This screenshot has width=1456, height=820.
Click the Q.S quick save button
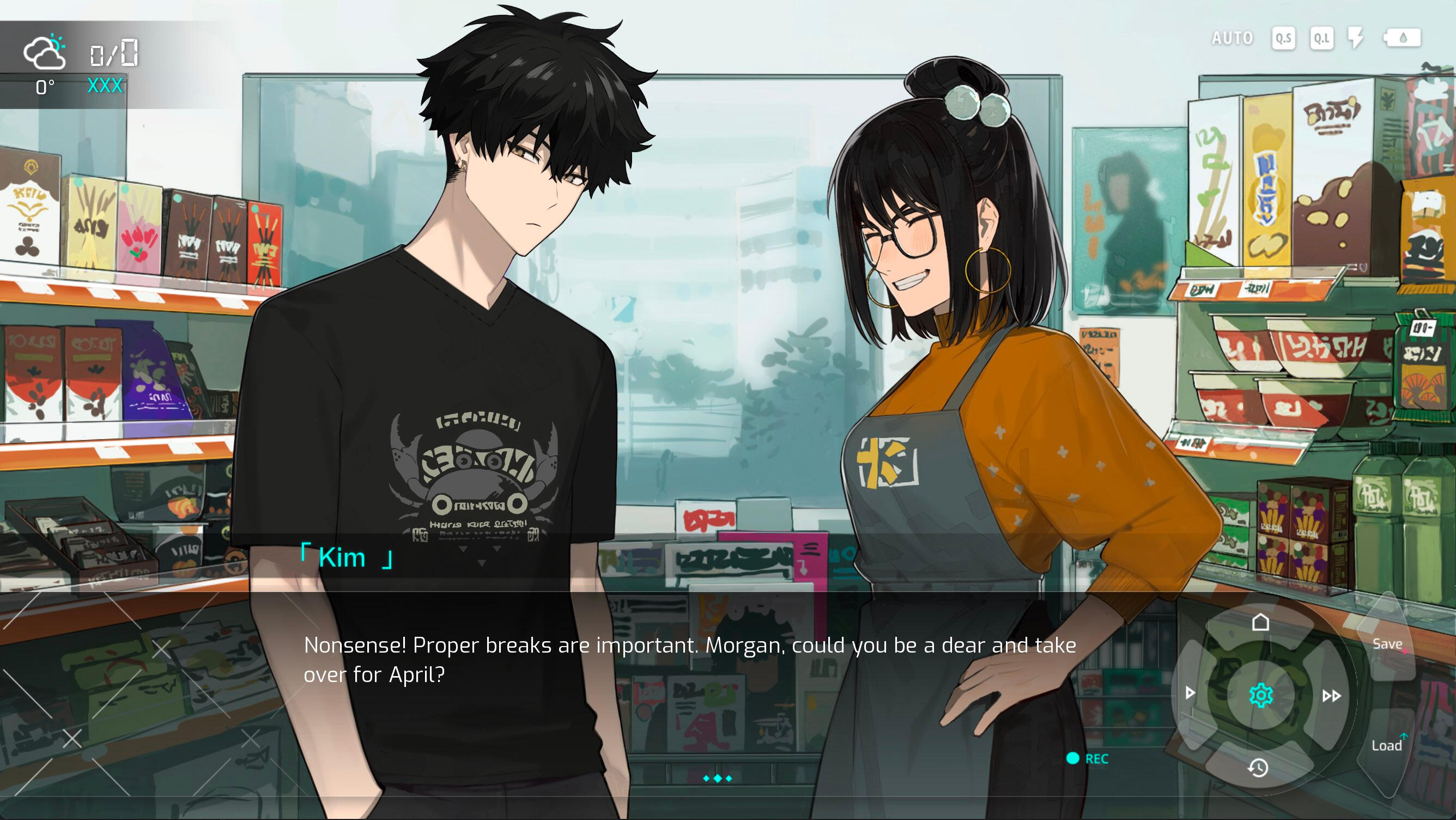point(1283,39)
